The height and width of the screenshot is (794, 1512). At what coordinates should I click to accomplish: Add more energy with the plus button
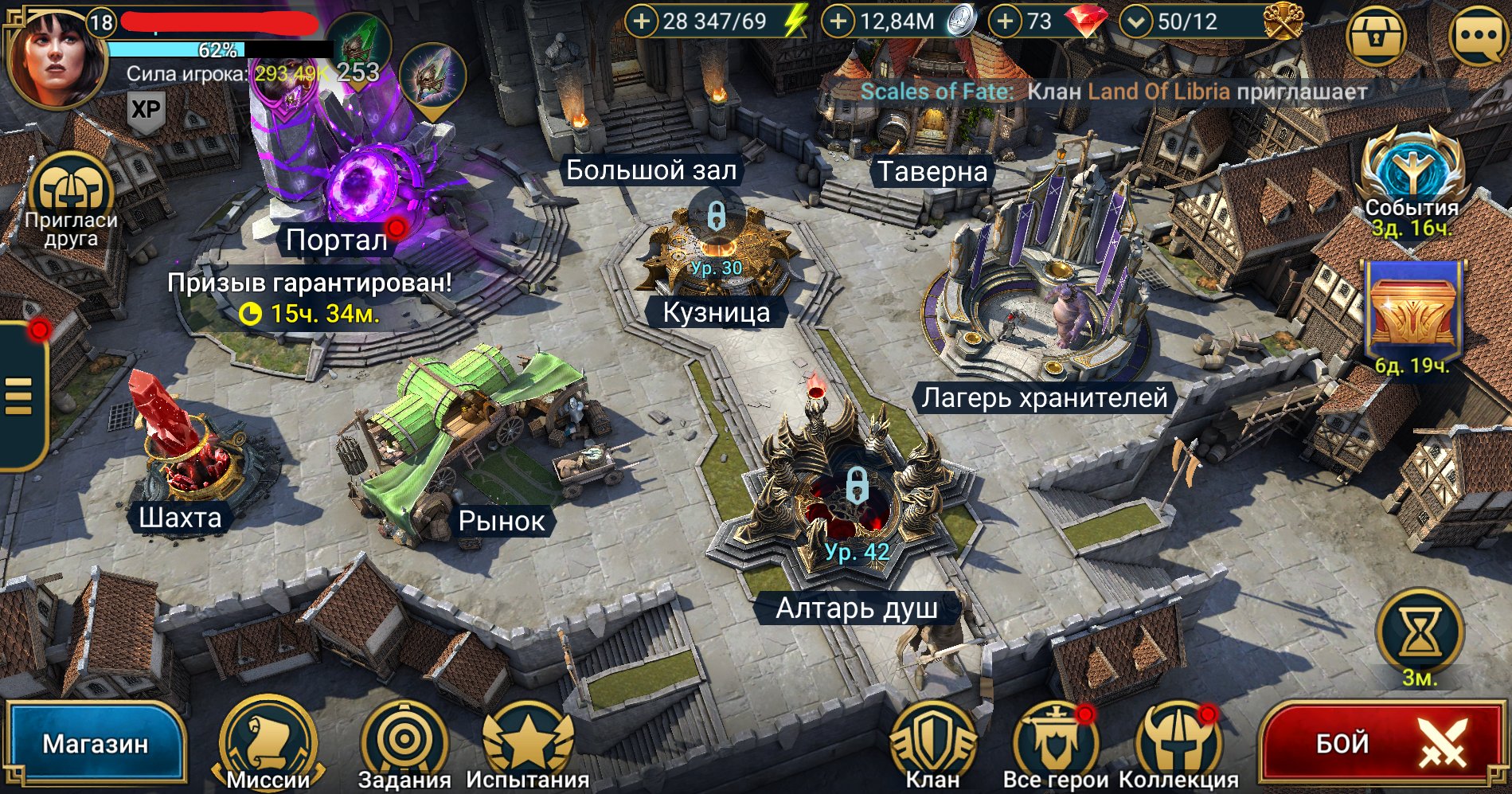pos(642,22)
